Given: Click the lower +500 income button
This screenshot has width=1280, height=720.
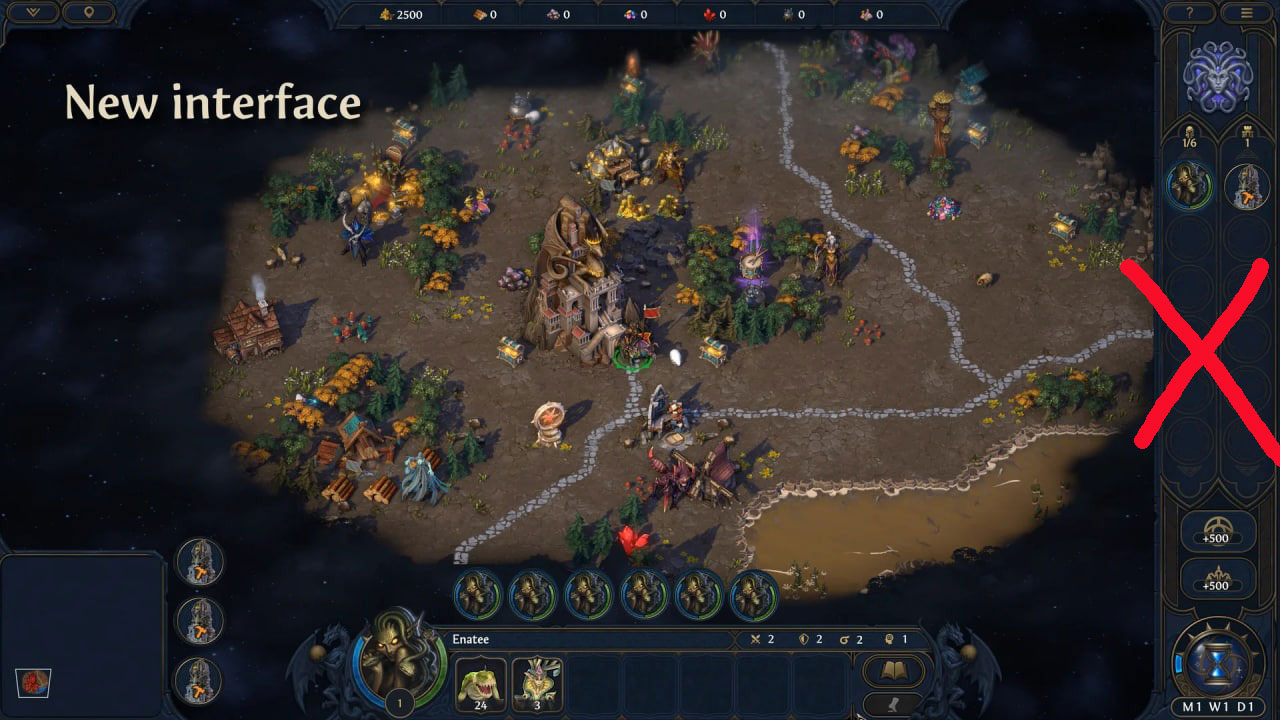Looking at the screenshot, I should pyautogui.click(x=1217, y=578).
